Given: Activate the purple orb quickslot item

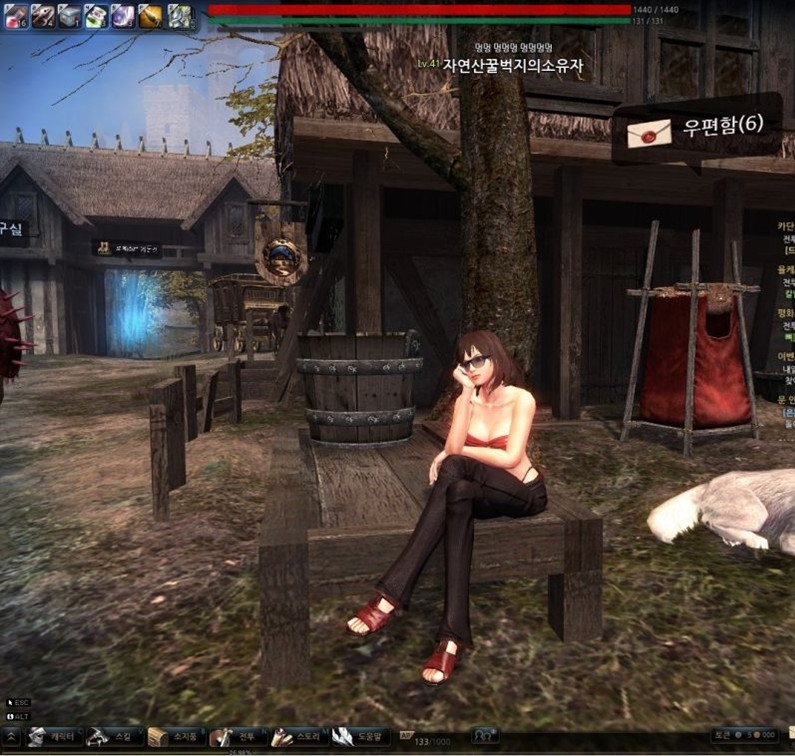Looking at the screenshot, I should coord(123,15).
